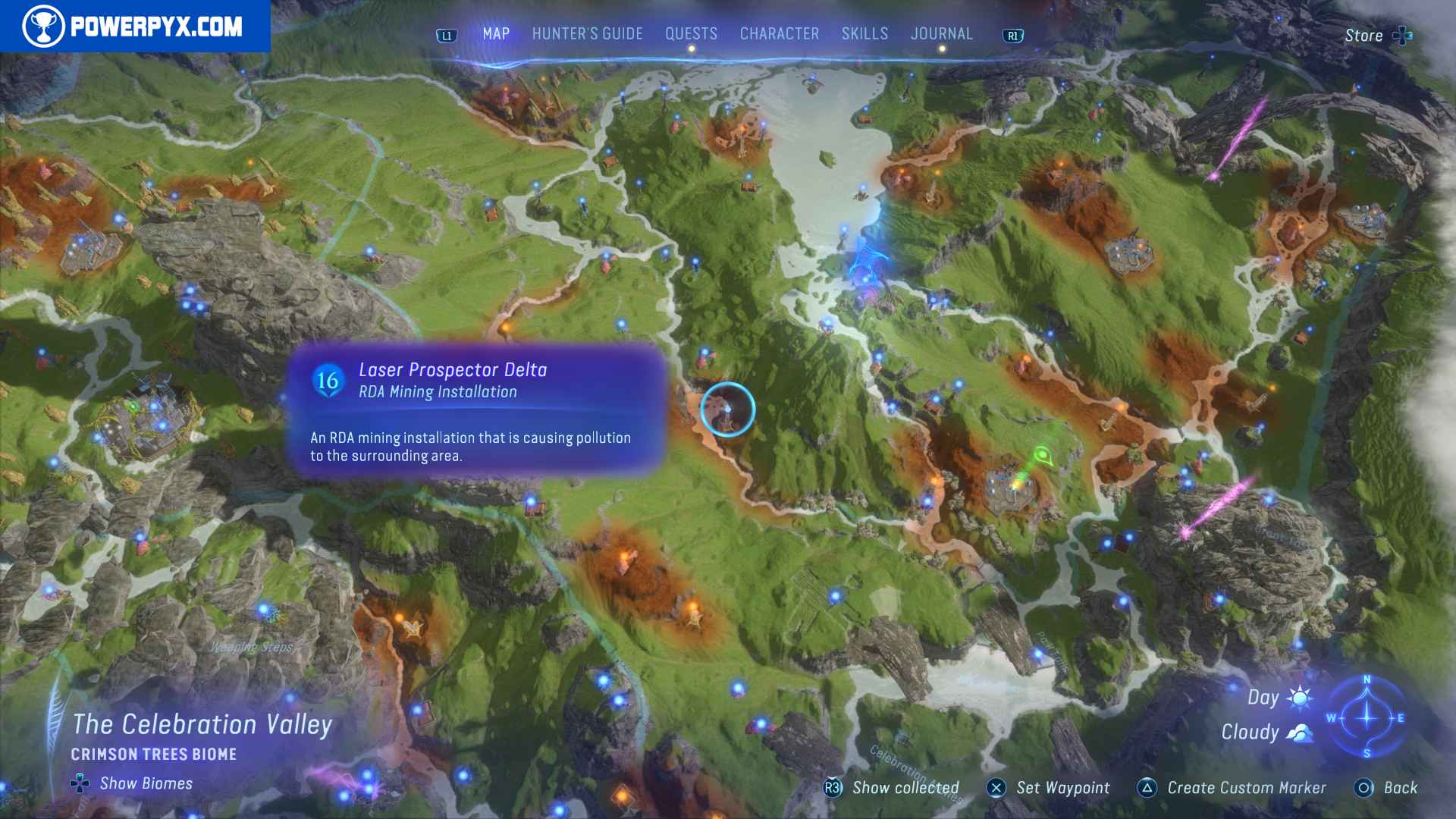Open the HUNTER'S GUIDE tab

(x=587, y=33)
